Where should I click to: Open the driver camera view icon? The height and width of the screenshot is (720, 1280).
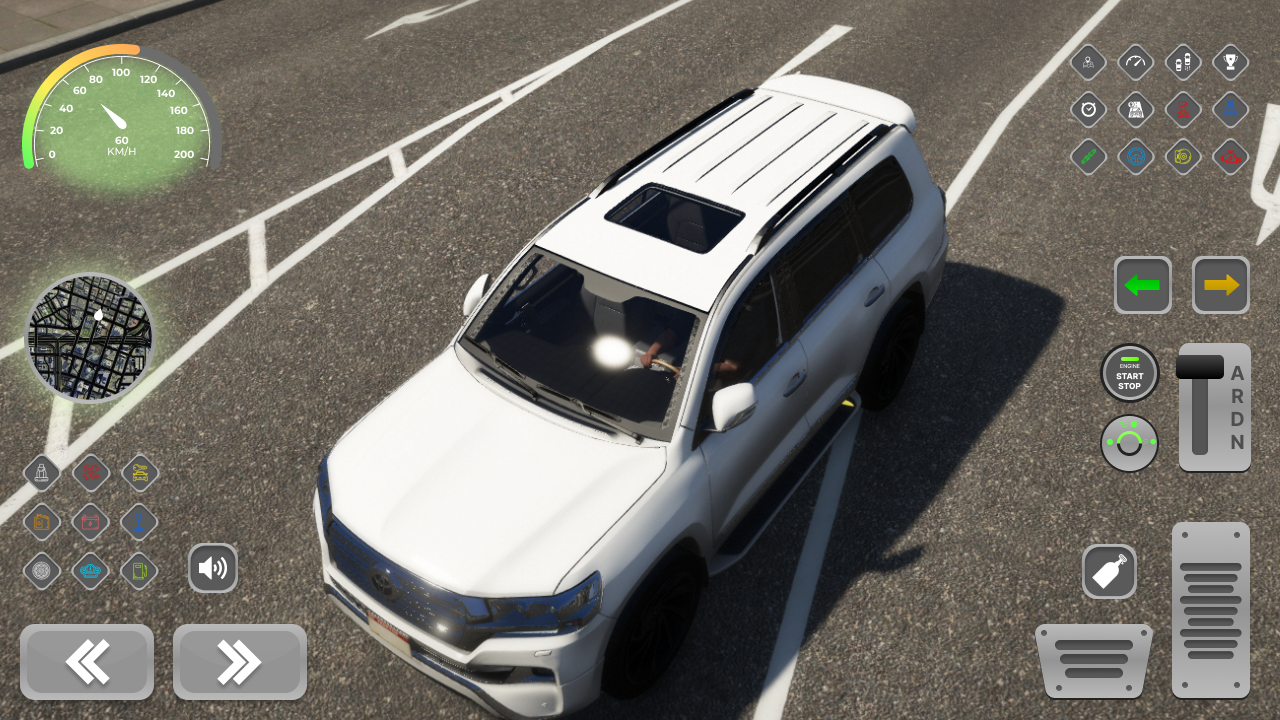point(1087,62)
